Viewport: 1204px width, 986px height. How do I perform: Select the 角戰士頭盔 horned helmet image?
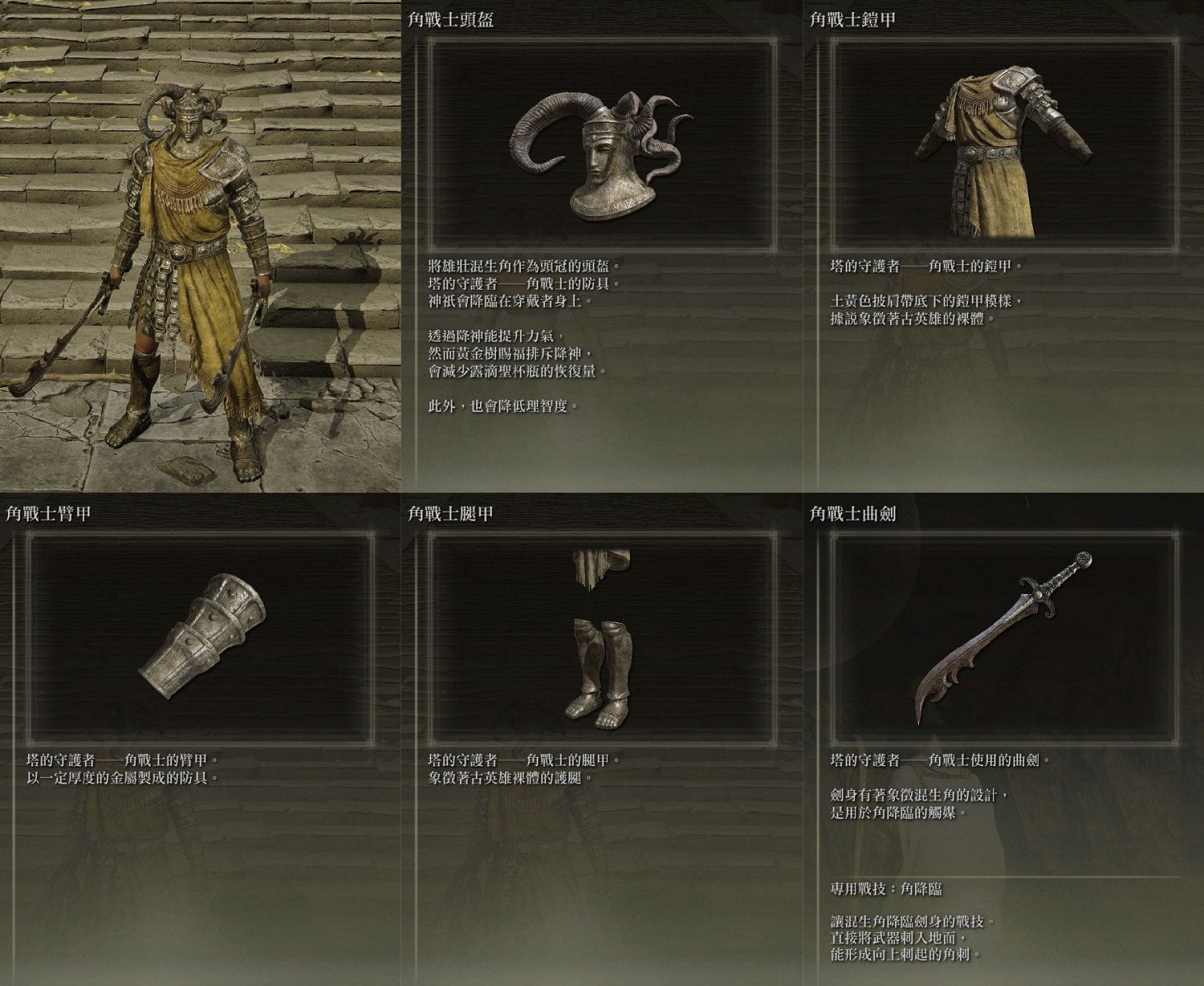pos(598,157)
